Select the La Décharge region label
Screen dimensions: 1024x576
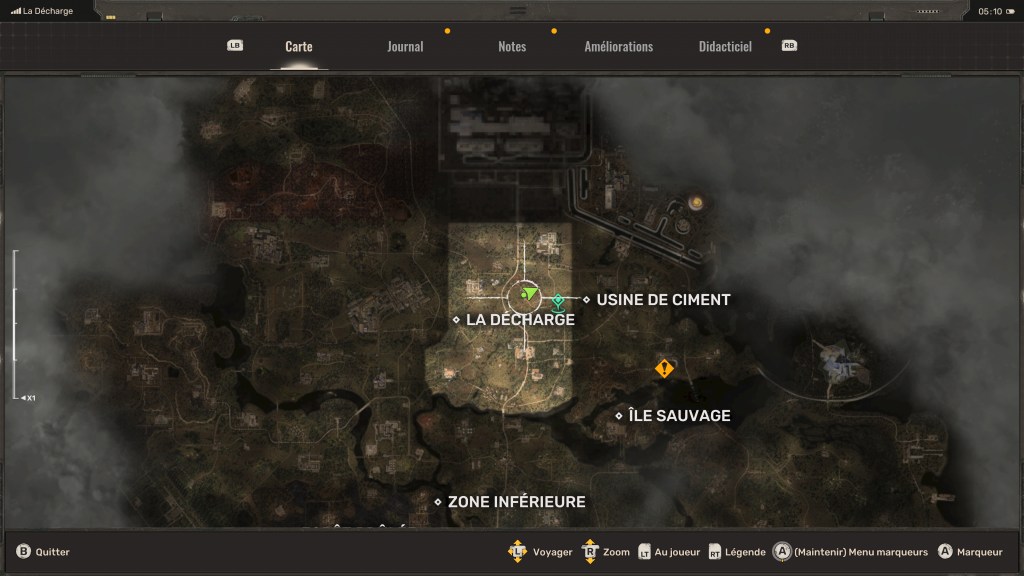pyautogui.click(x=520, y=320)
